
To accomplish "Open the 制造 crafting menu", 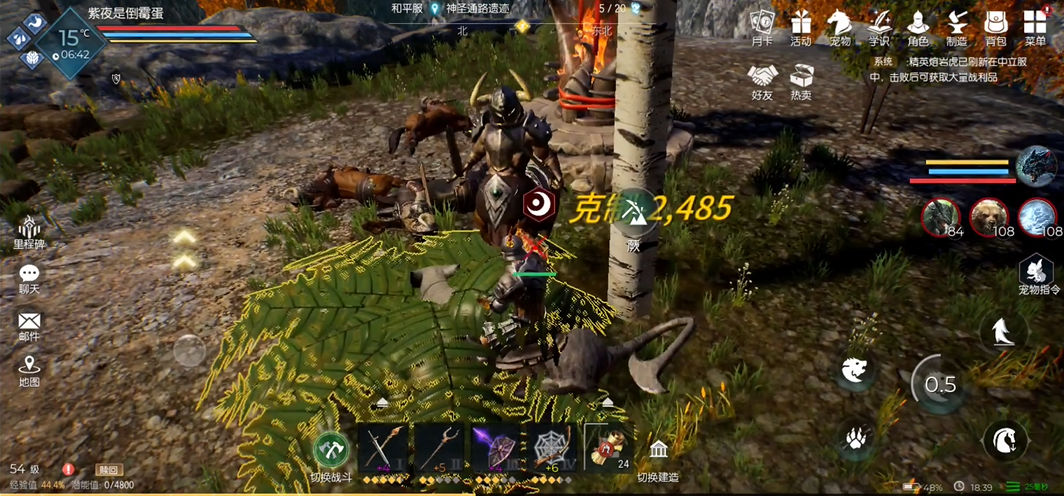I will (956, 26).
